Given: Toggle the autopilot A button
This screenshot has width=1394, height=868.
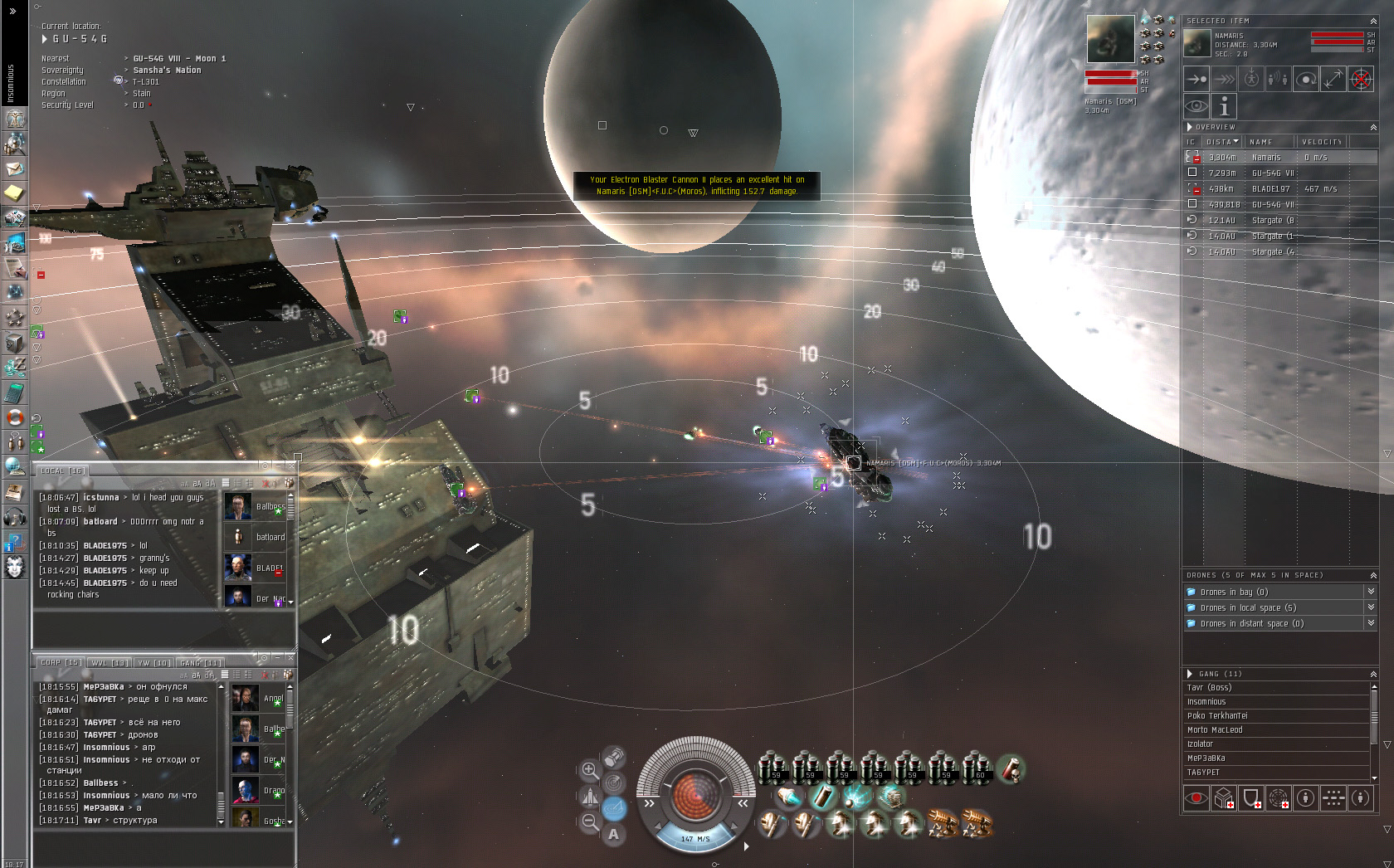Looking at the screenshot, I should (x=613, y=834).
